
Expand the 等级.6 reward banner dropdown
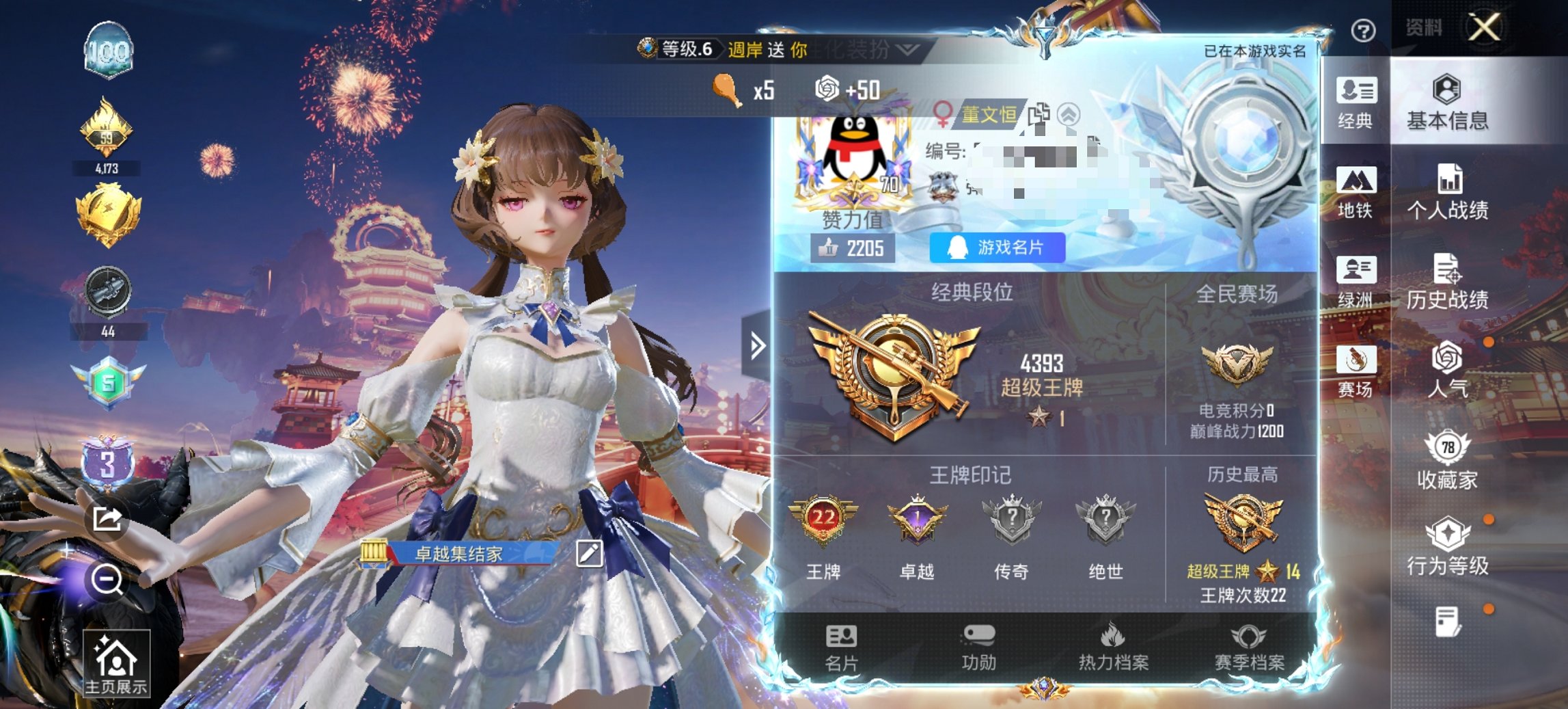click(x=906, y=51)
